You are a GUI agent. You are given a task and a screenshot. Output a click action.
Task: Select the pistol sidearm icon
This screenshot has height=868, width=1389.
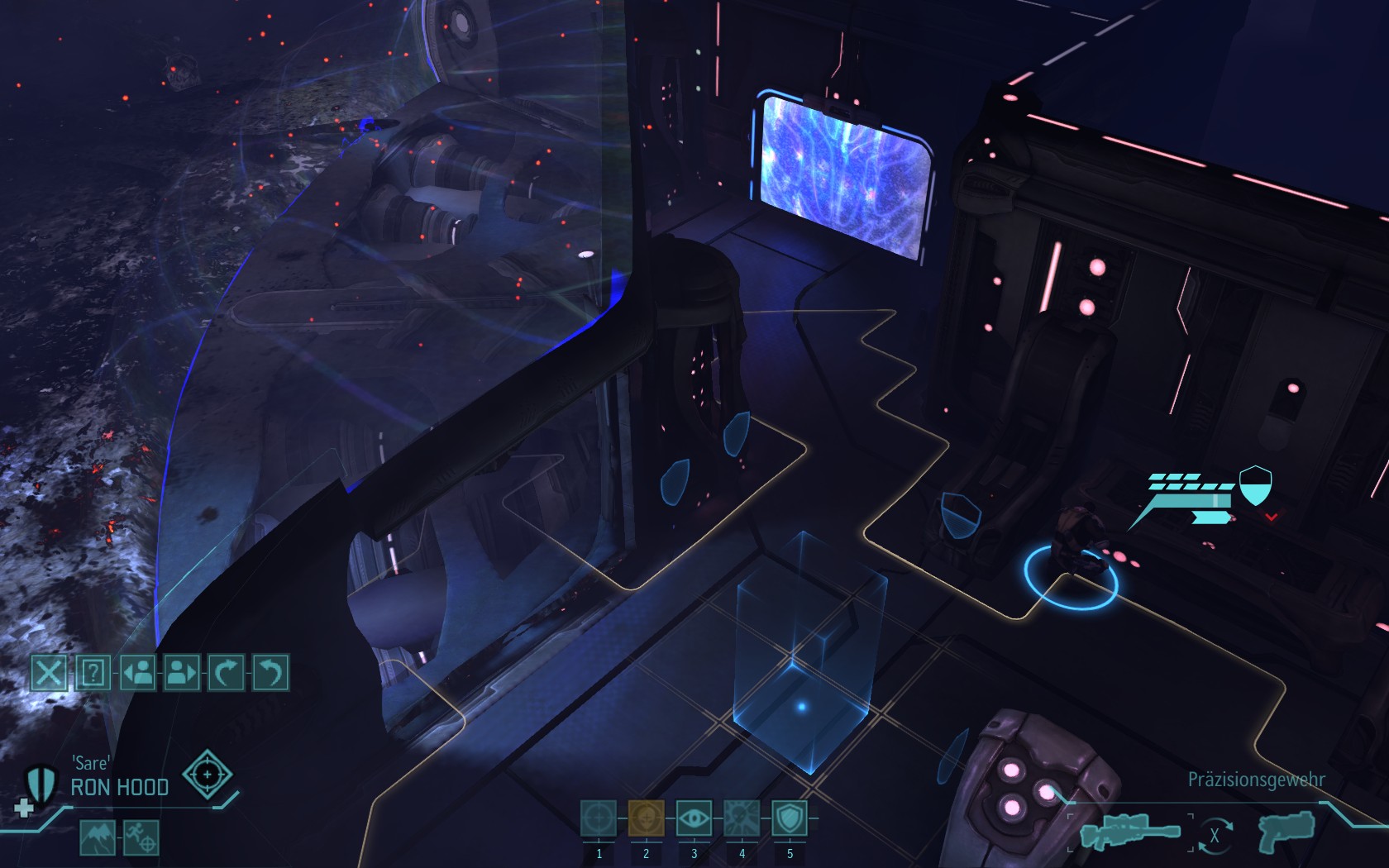point(1286,832)
